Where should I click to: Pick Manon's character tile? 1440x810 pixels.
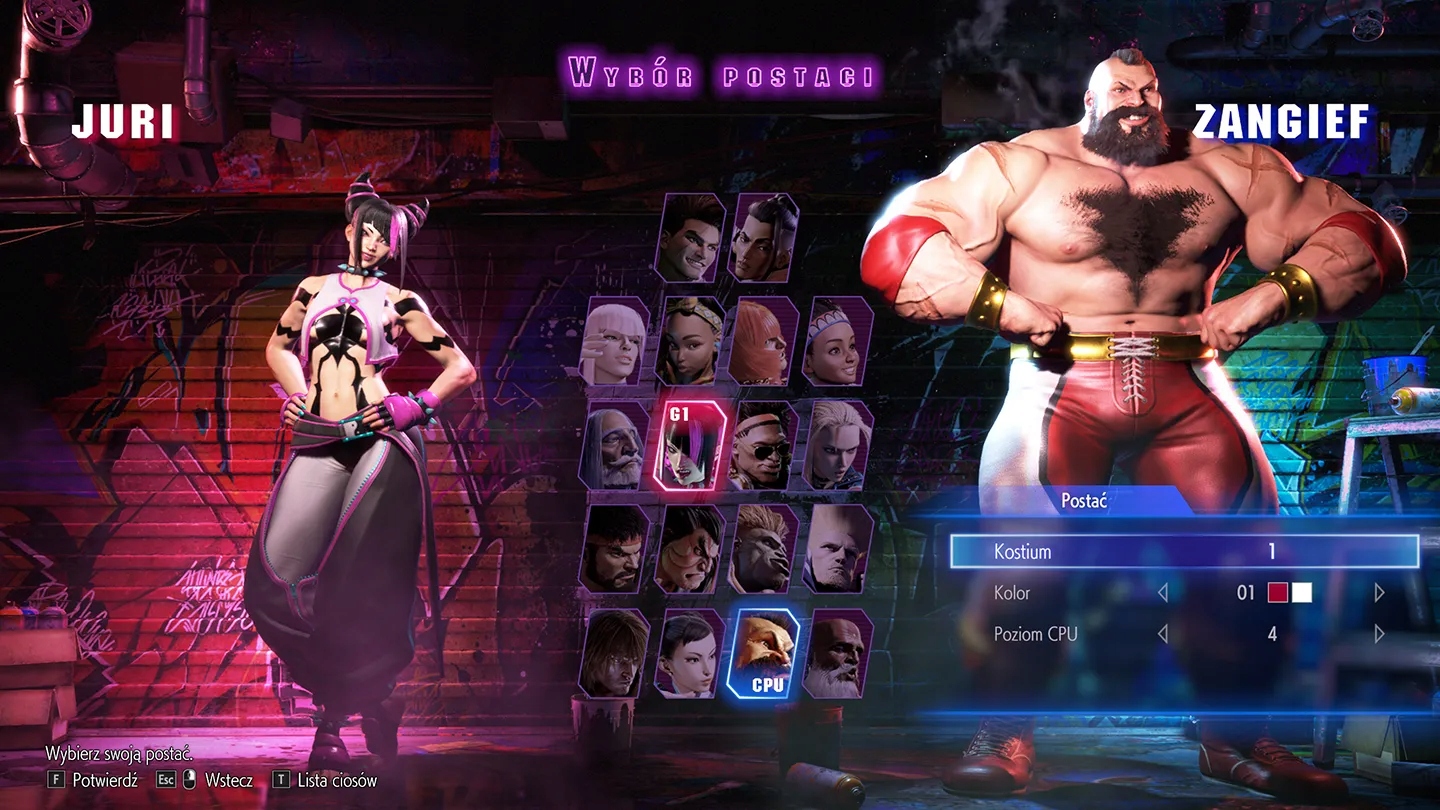pyautogui.click(x=616, y=341)
